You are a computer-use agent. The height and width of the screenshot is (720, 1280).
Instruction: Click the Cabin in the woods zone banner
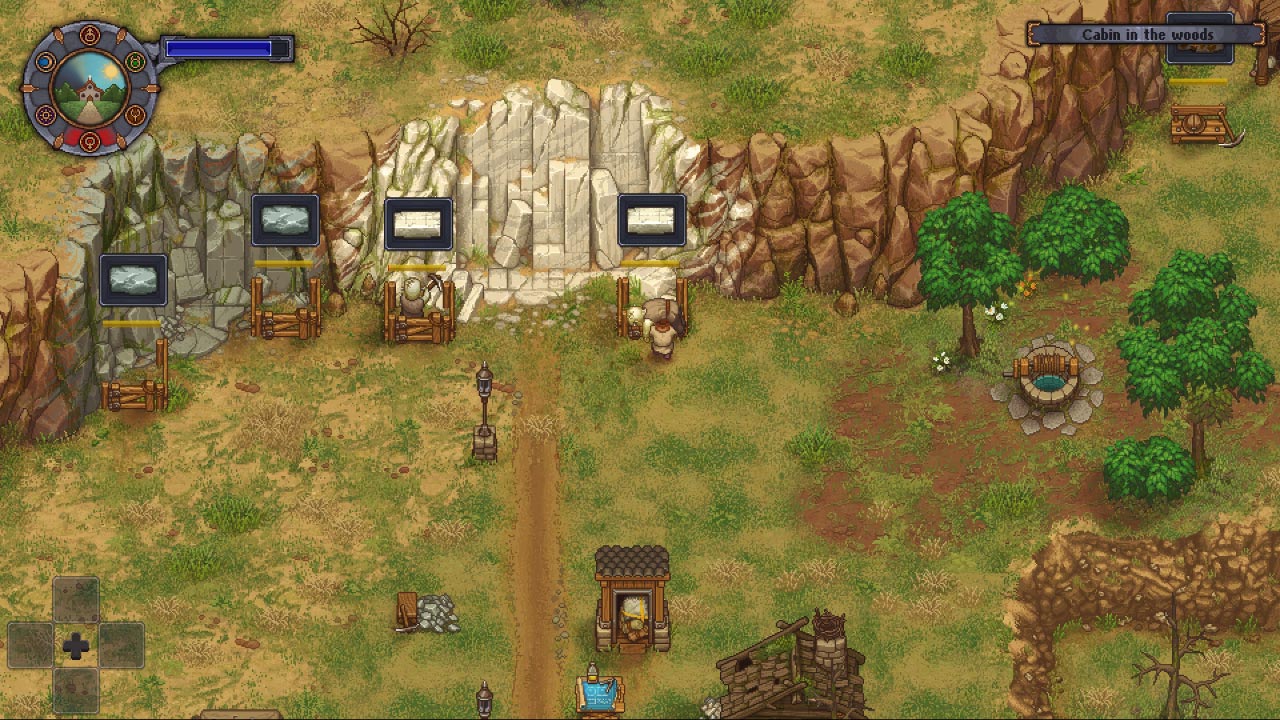tap(1148, 33)
